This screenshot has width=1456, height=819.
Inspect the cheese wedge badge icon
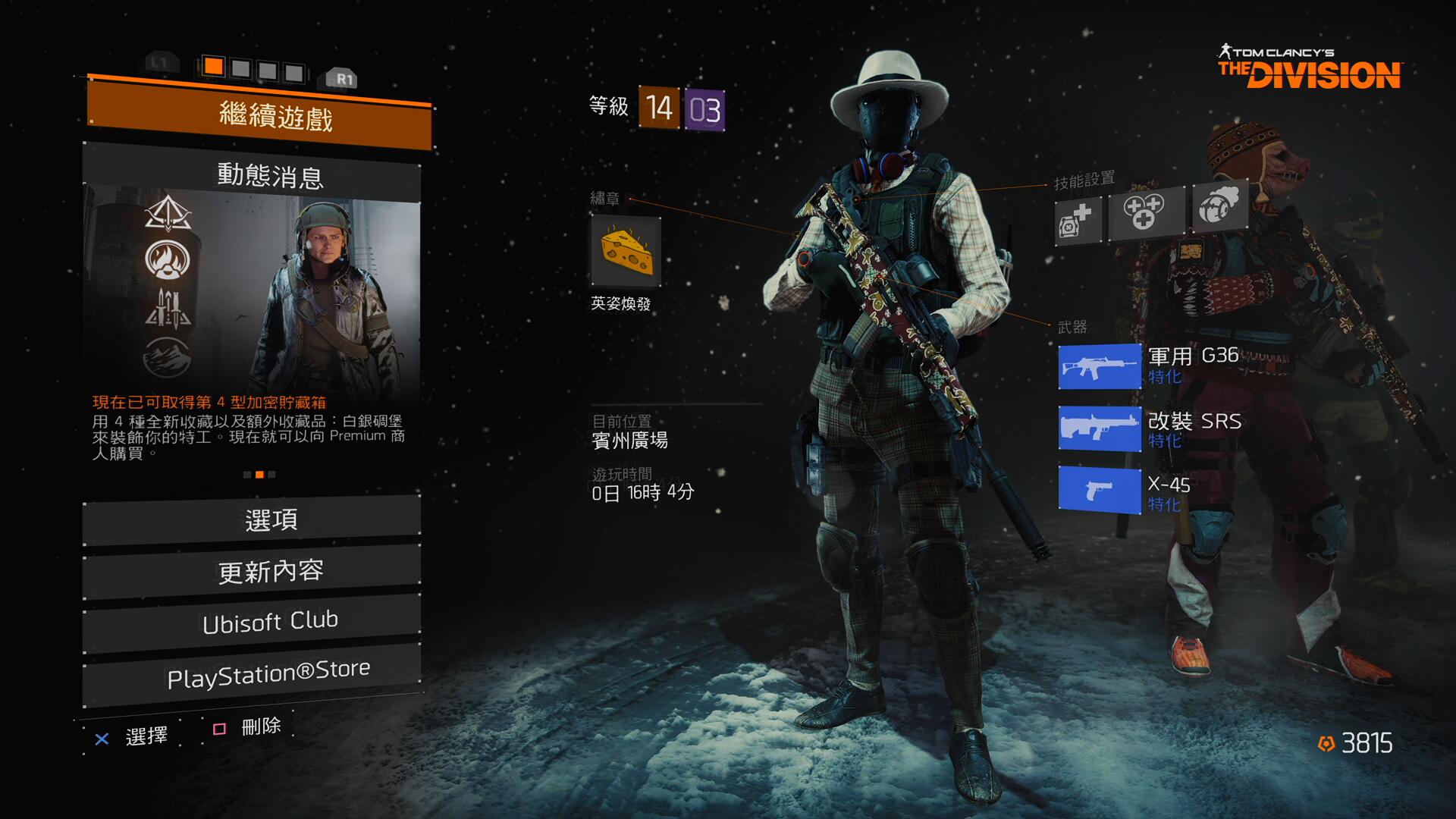click(626, 252)
